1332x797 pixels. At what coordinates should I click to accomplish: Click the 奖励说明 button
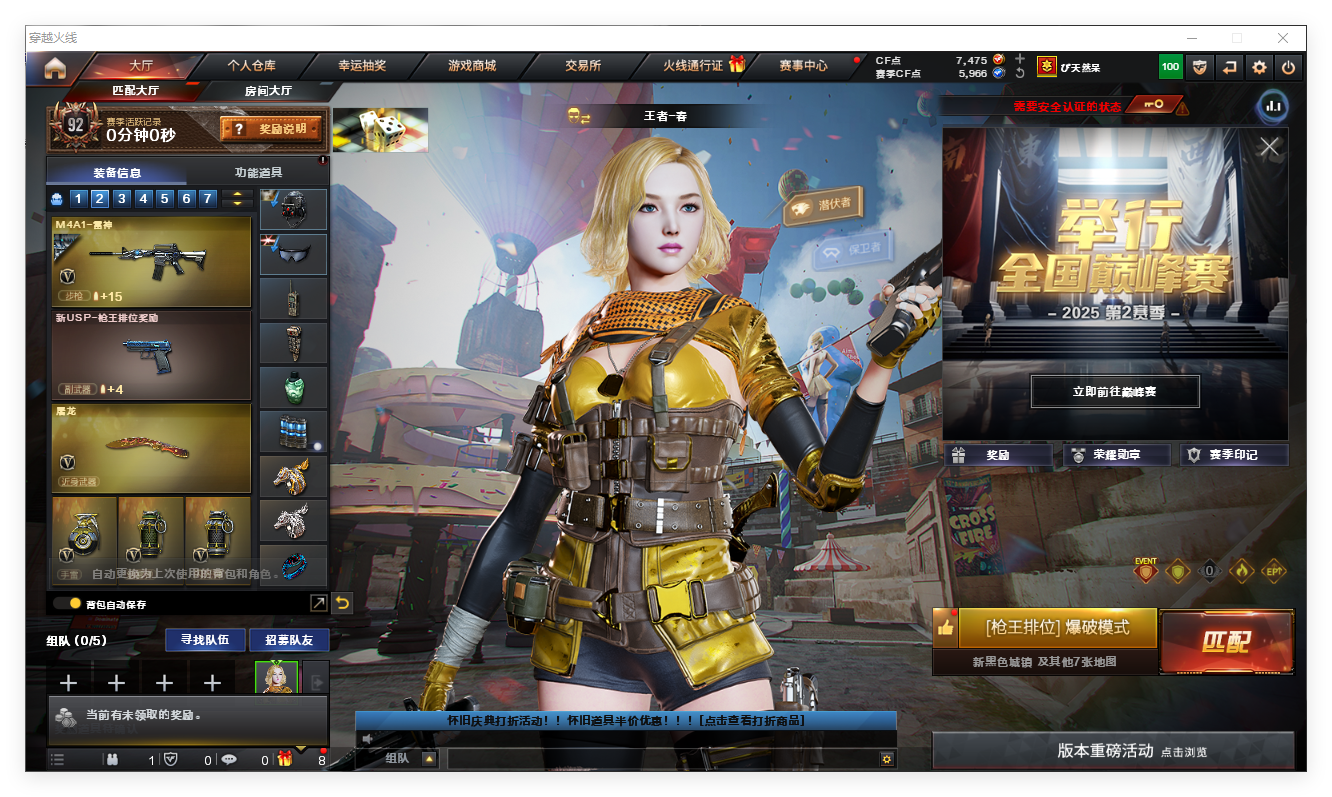[272, 129]
